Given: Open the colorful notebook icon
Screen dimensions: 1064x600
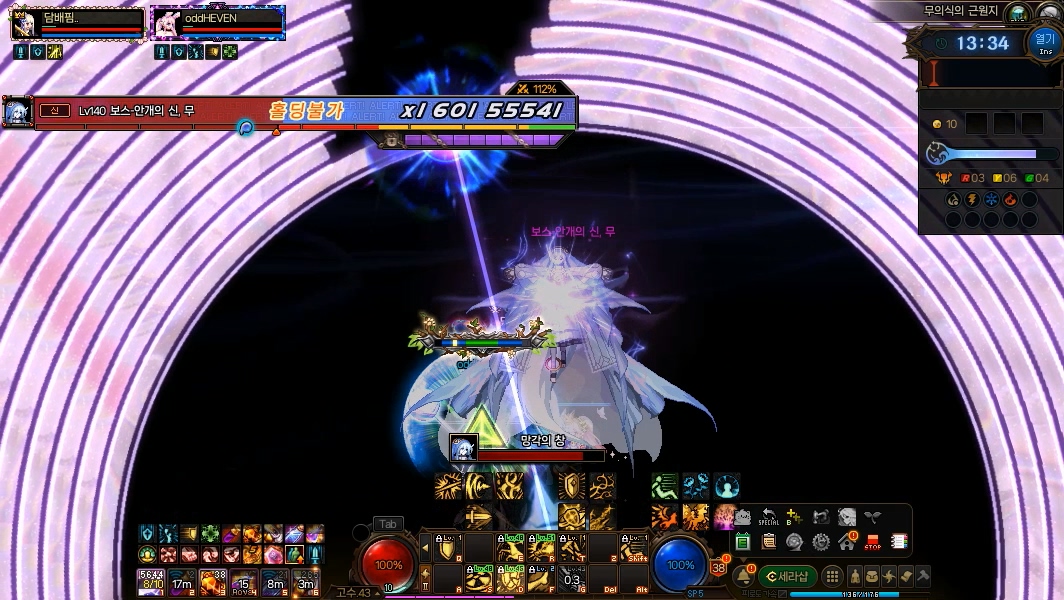Looking at the screenshot, I should (x=898, y=542).
